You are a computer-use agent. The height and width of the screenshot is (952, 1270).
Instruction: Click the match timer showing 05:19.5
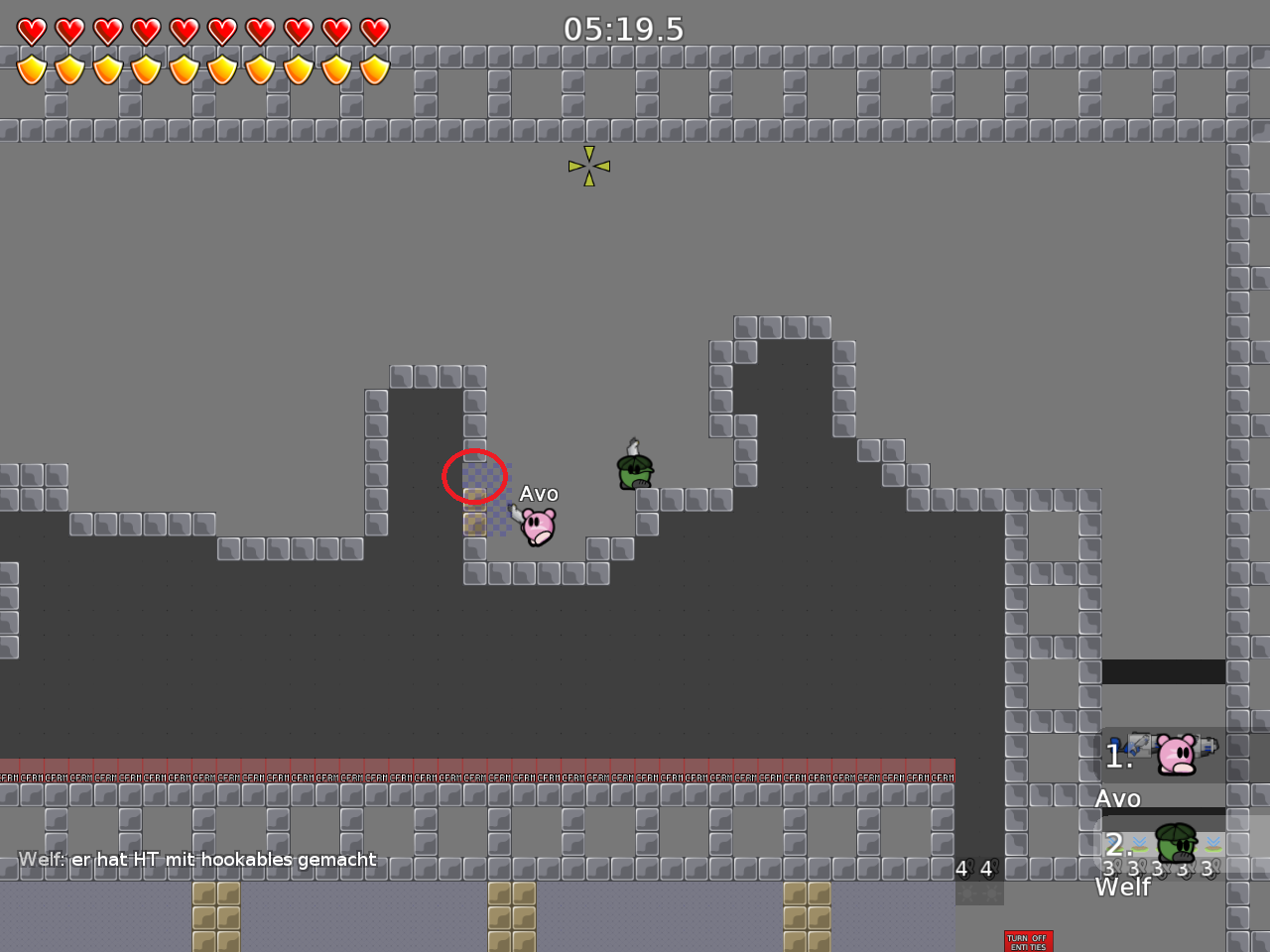pos(623,30)
